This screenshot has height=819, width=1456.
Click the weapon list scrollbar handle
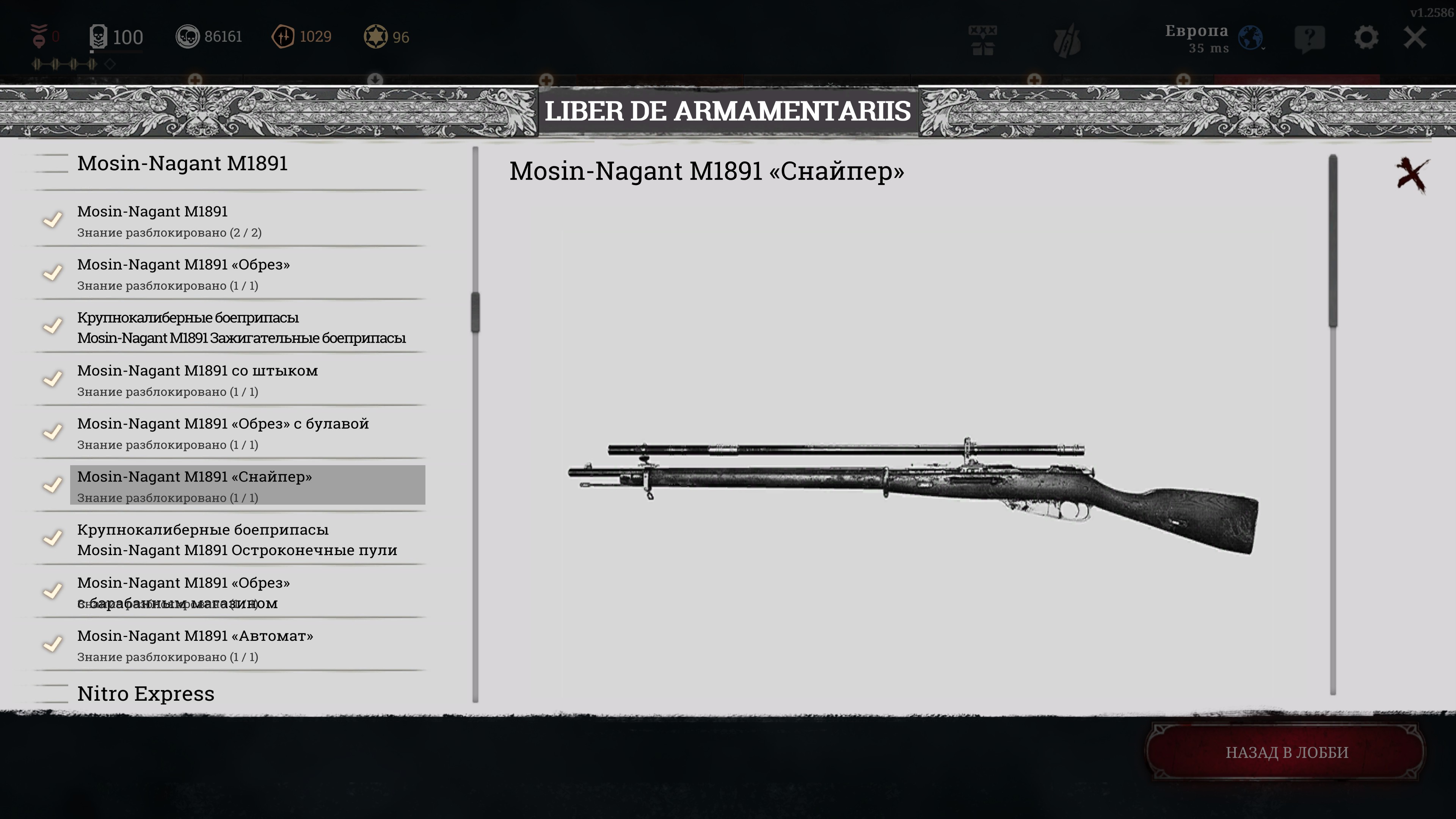pyautogui.click(x=475, y=312)
